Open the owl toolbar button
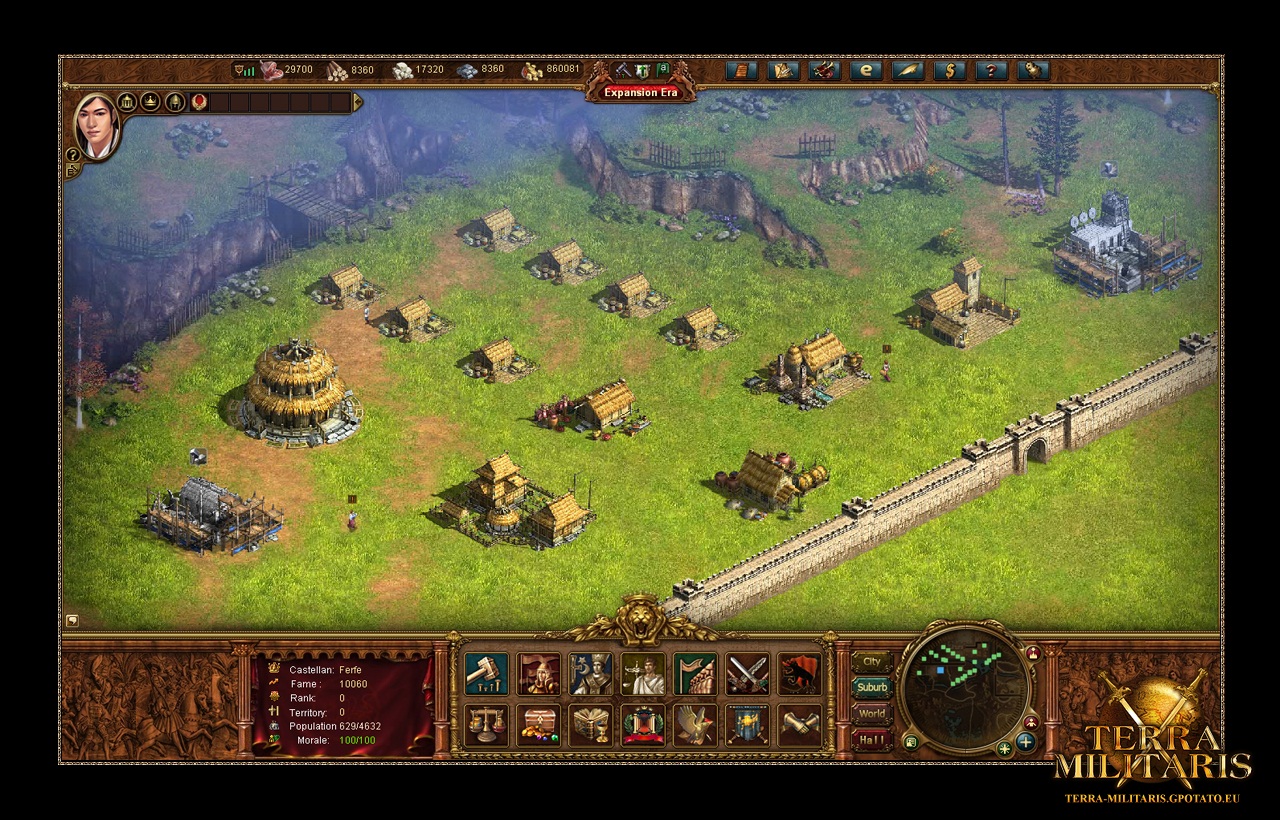Screen dimensions: 1280x820 1032,70
